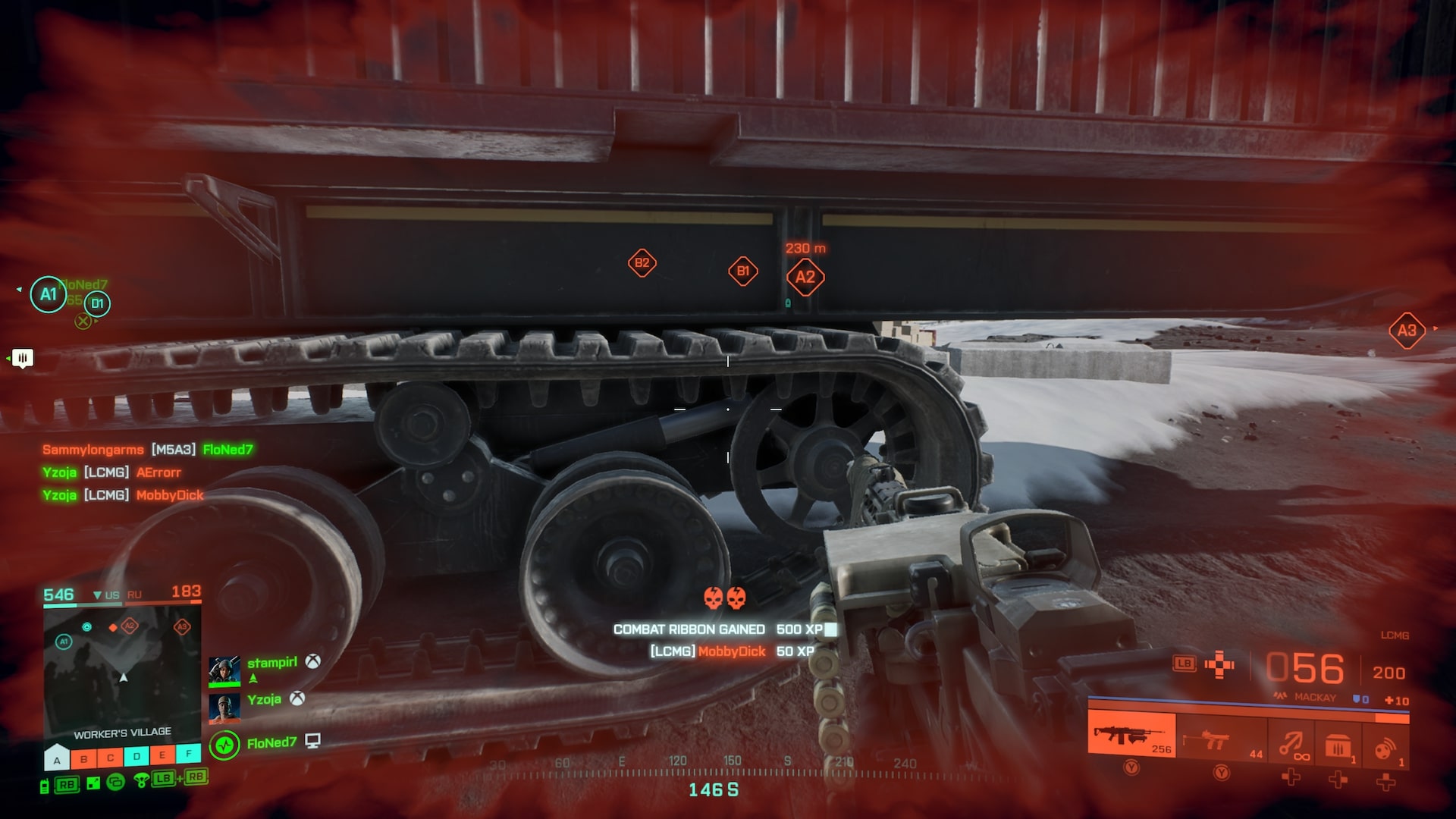Select sector D tile under minimap
The width and height of the screenshot is (1456, 819).
136,756
